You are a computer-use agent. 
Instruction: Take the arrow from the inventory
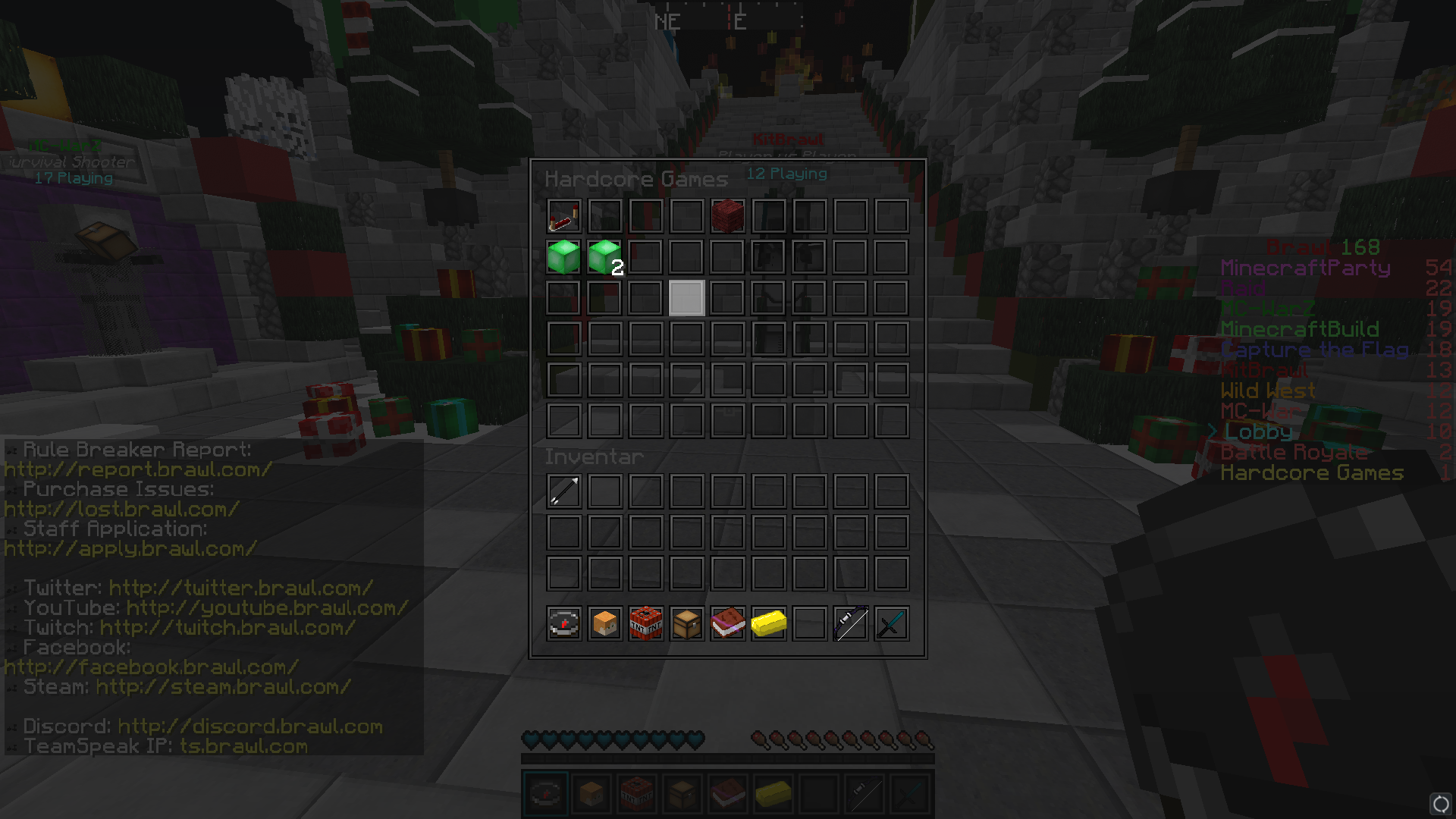[563, 491]
